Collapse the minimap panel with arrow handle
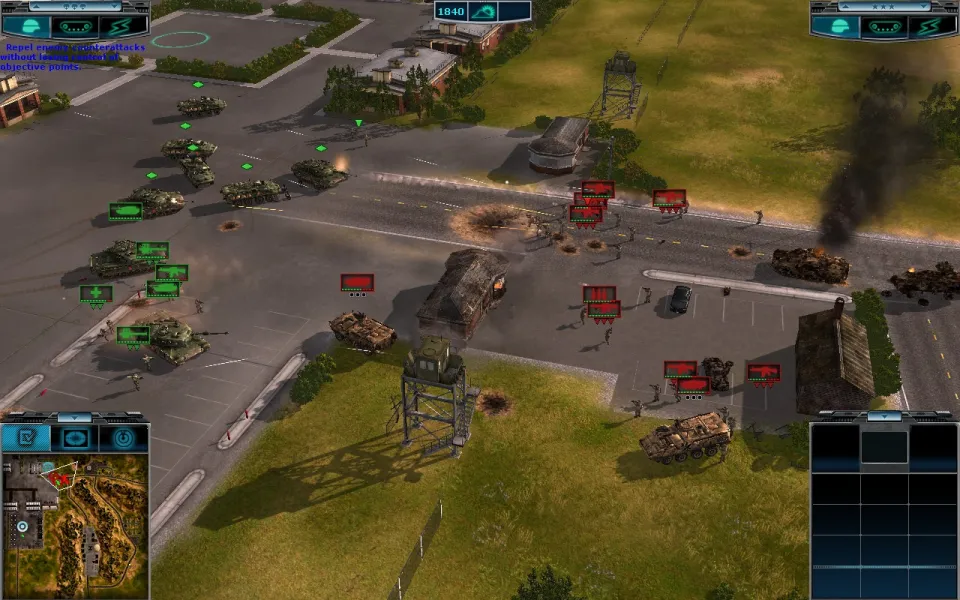The height and width of the screenshot is (600, 960). (x=75, y=417)
